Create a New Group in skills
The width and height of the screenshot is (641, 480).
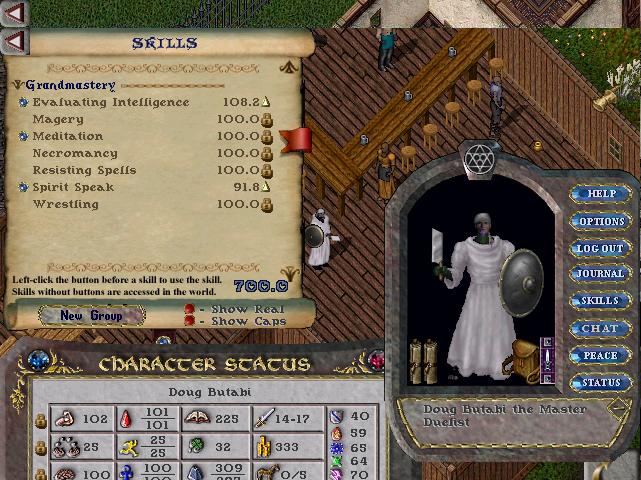click(91, 316)
